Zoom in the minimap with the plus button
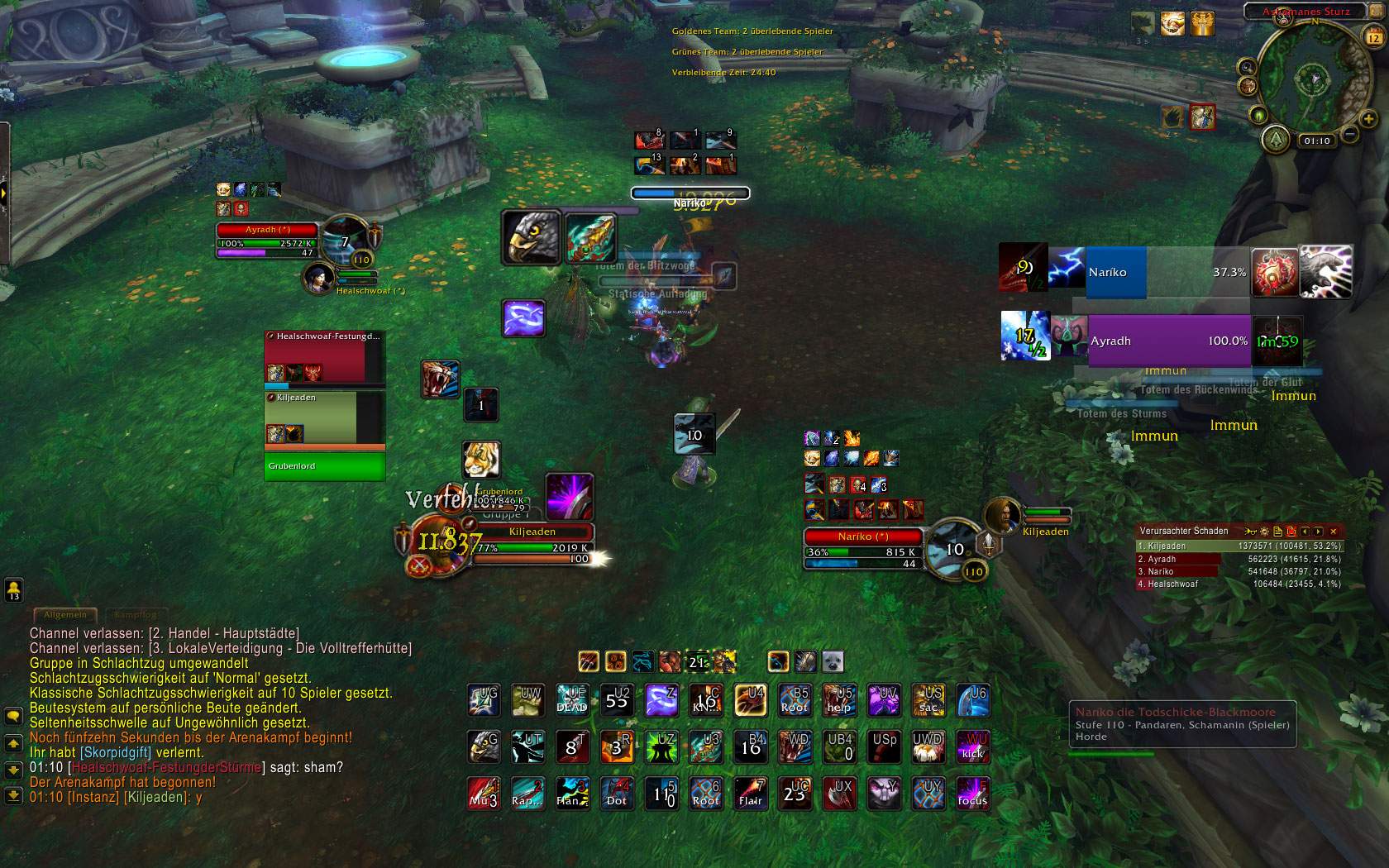The image size is (1389, 868). click(x=1368, y=119)
